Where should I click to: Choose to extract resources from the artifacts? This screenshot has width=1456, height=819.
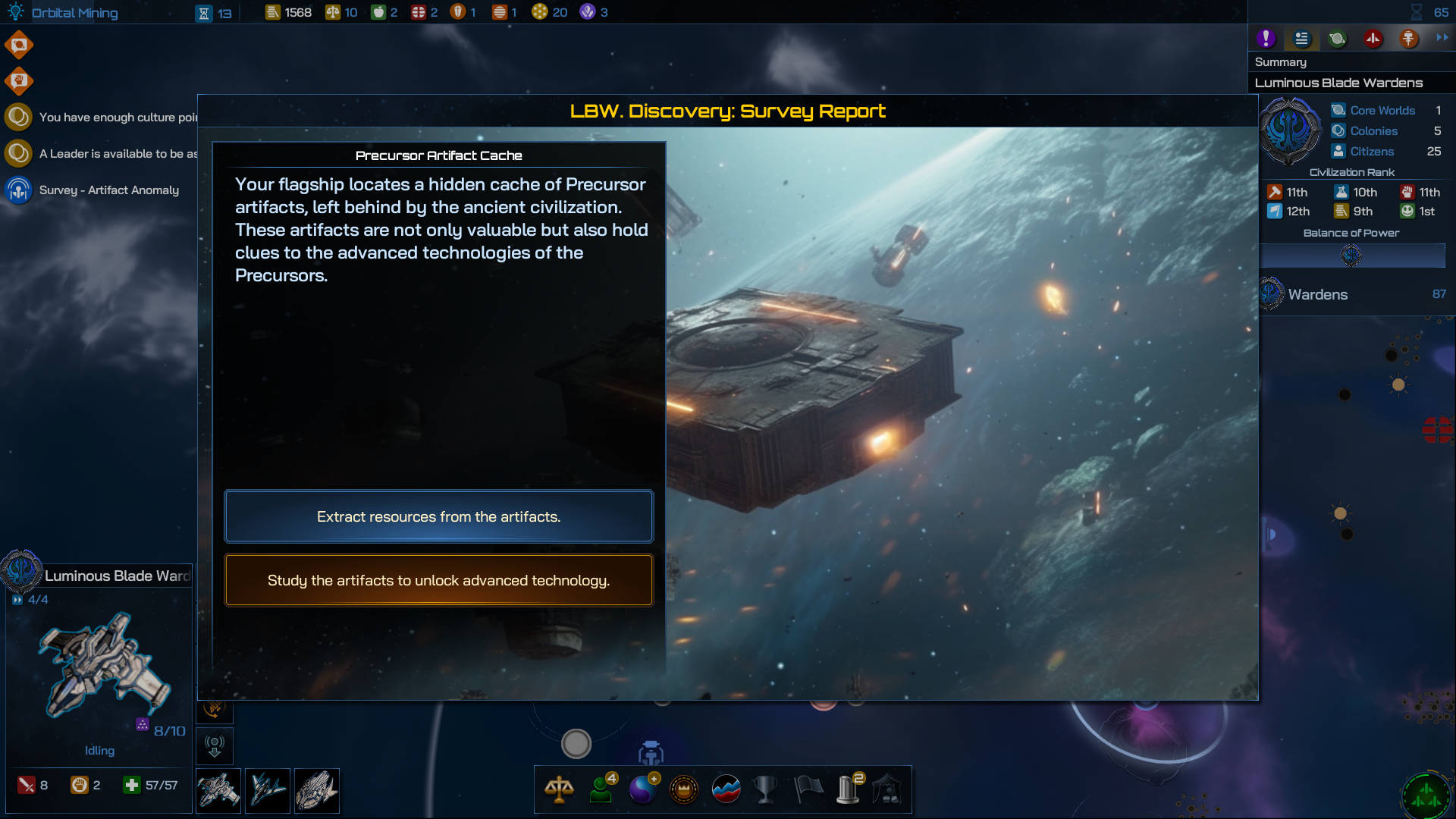(x=438, y=516)
